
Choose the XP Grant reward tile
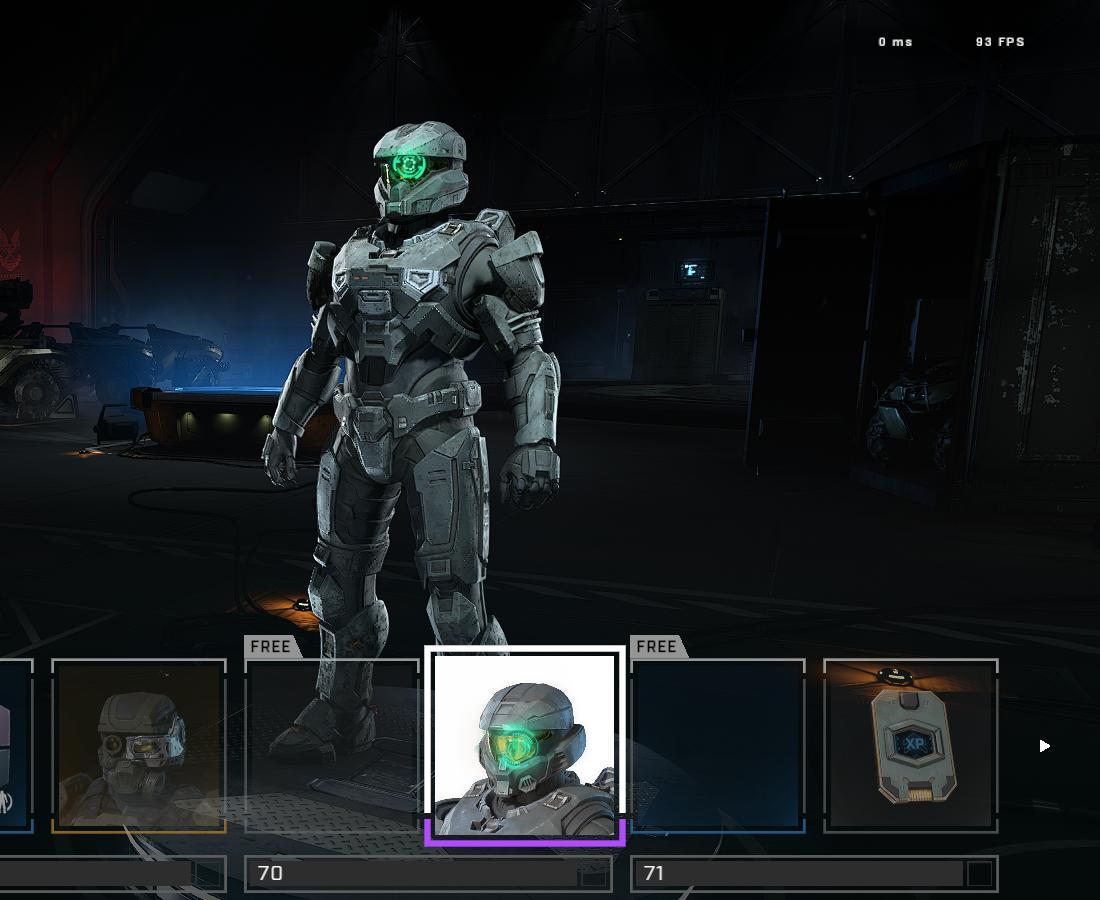click(x=911, y=745)
